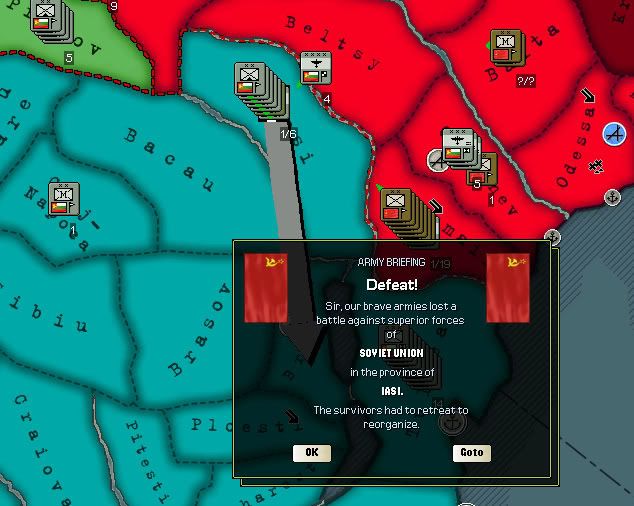Select the infantry stack on the green province

pos(47,19)
